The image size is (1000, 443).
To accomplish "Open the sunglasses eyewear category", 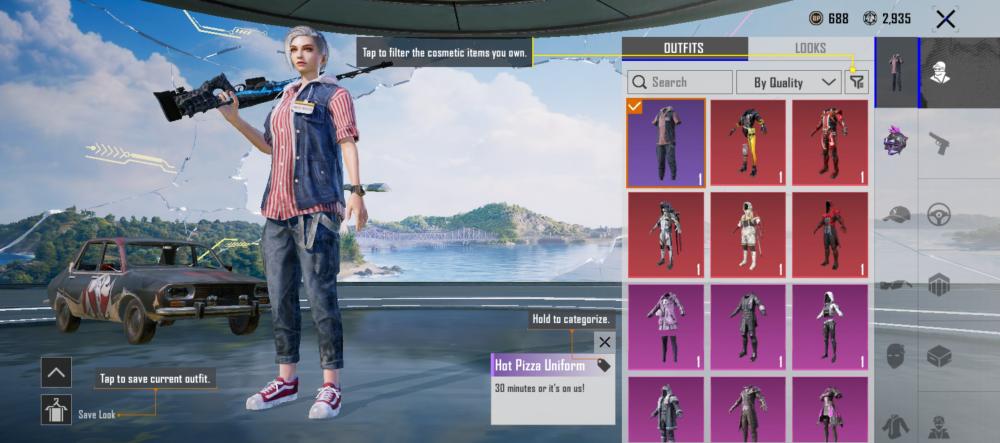I will 897,284.
